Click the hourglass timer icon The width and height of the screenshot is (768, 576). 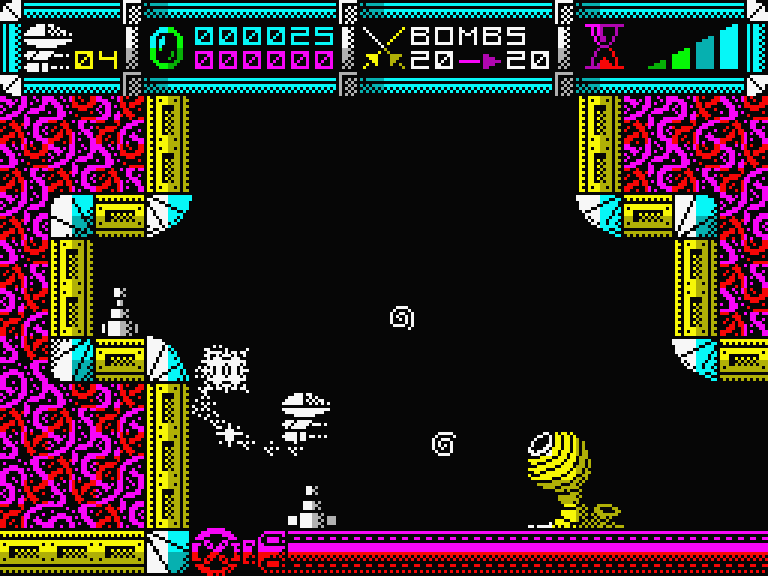pos(603,47)
